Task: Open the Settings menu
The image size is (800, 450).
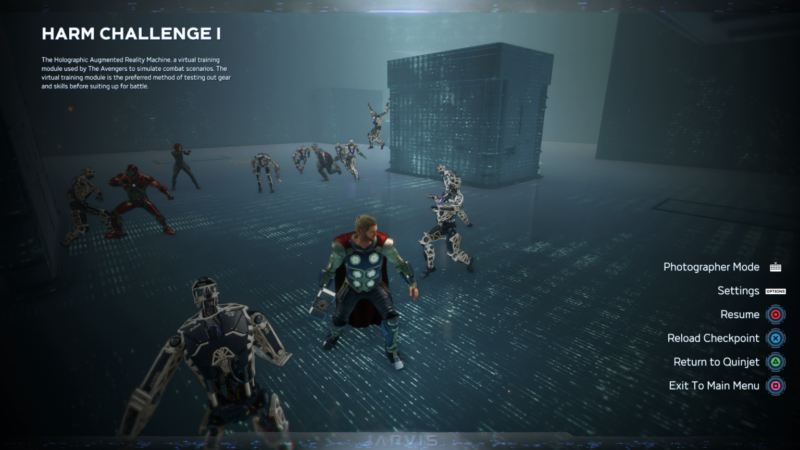Action: click(x=738, y=291)
